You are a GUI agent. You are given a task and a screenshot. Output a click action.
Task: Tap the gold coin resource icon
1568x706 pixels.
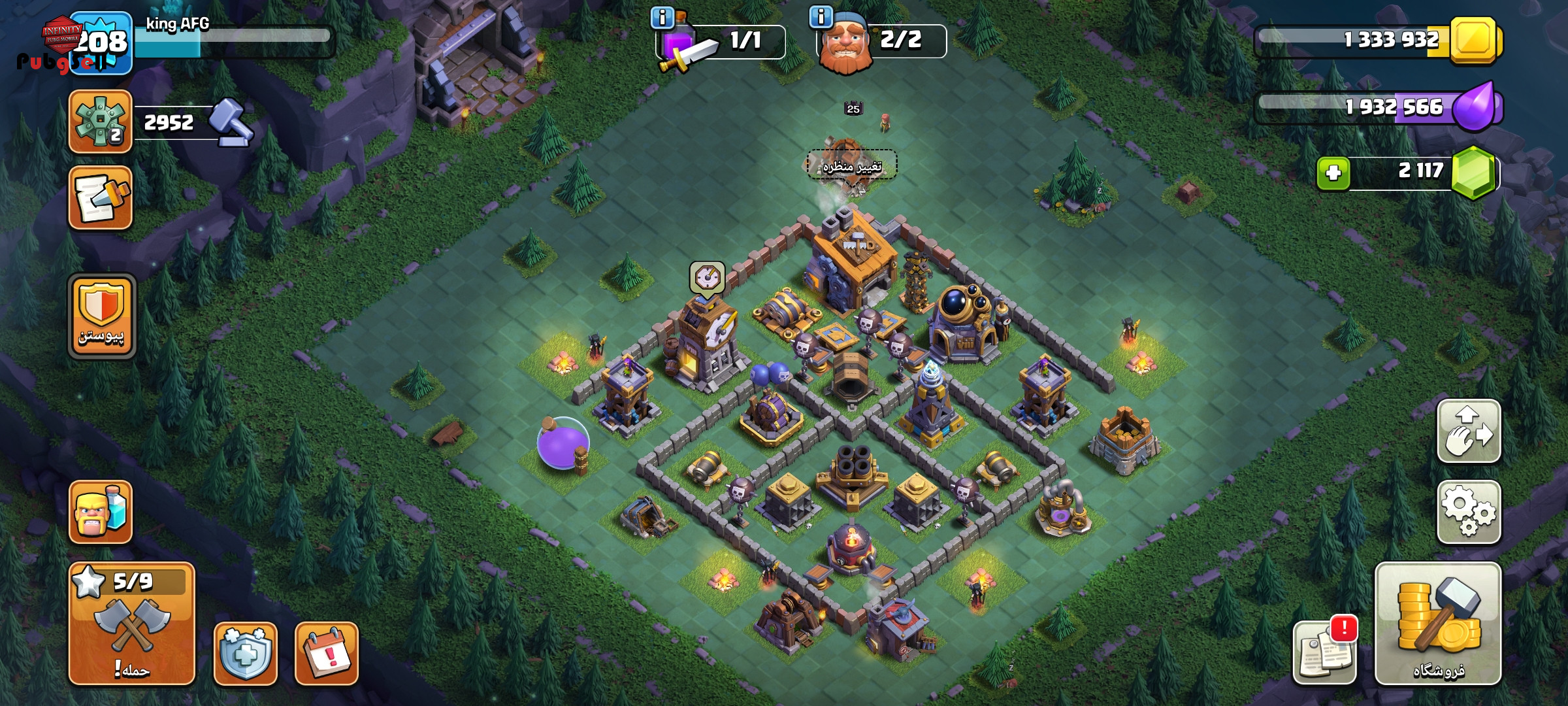(x=1473, y=41)
